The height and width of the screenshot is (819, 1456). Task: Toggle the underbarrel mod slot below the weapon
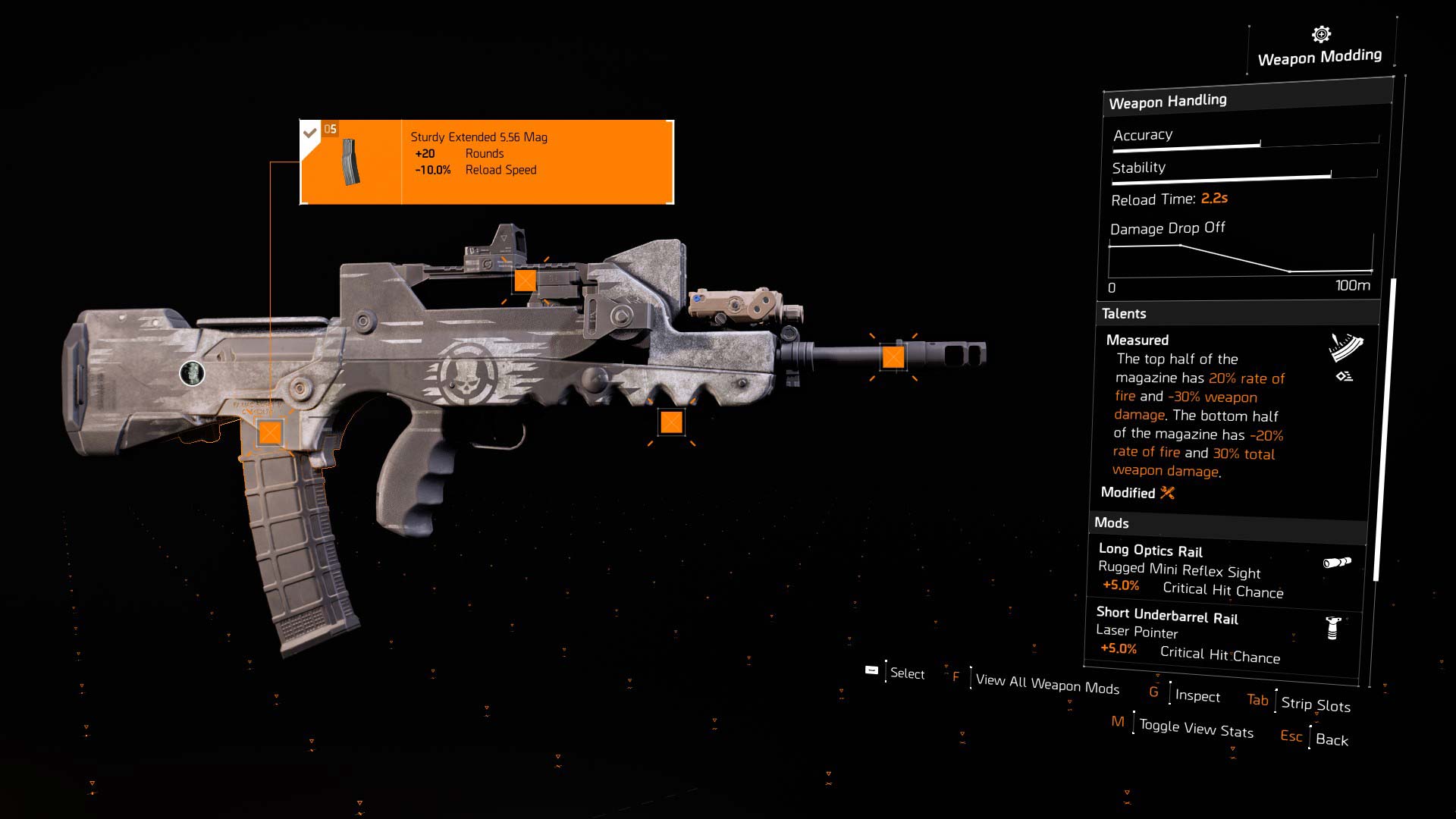pyautogui.click(x=673, y=422)
